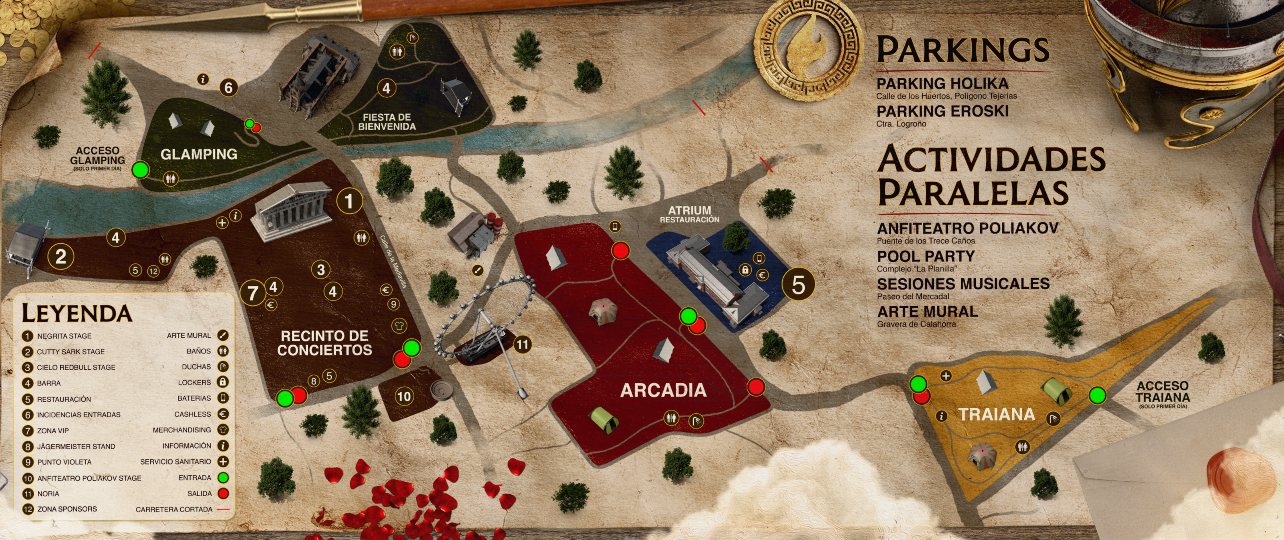Image resolution: width=1284 pixels, height=540 pixels.
Task: Choose the Arcadia zone label
Action: (662, 390)
